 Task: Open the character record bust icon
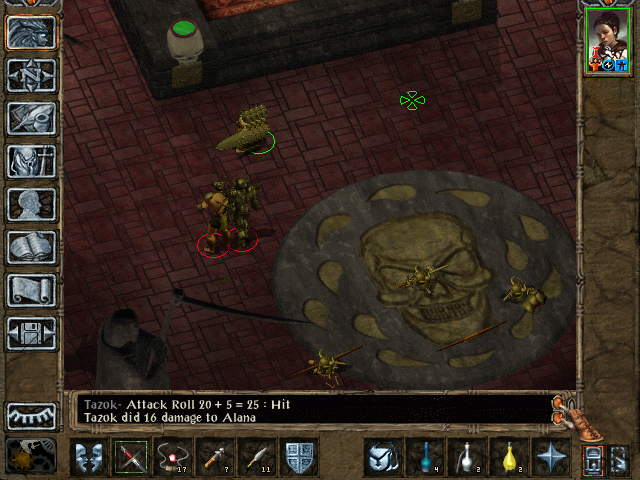click(31, 204)
